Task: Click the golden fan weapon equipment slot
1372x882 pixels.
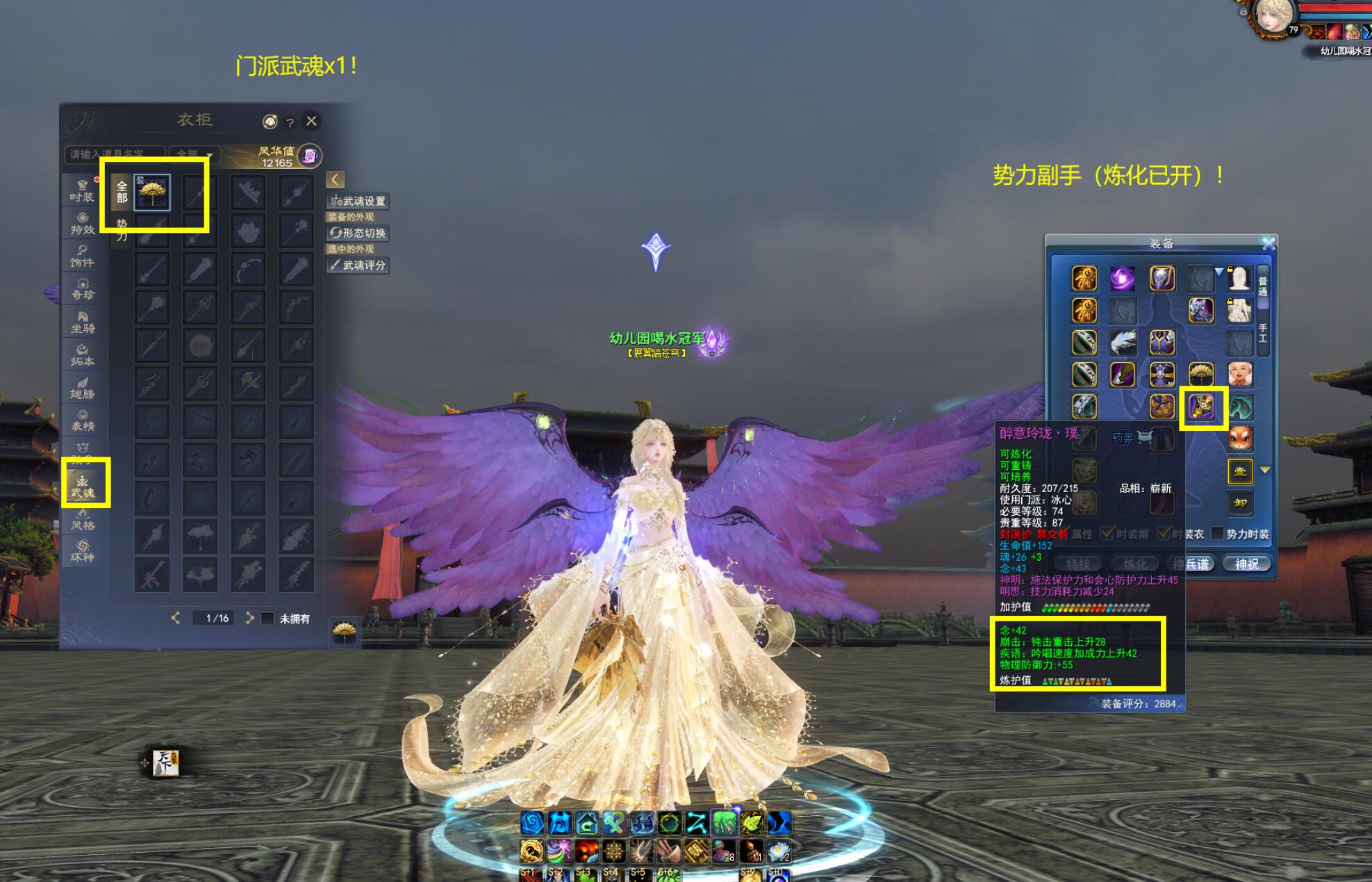Action: point(1201,375)
